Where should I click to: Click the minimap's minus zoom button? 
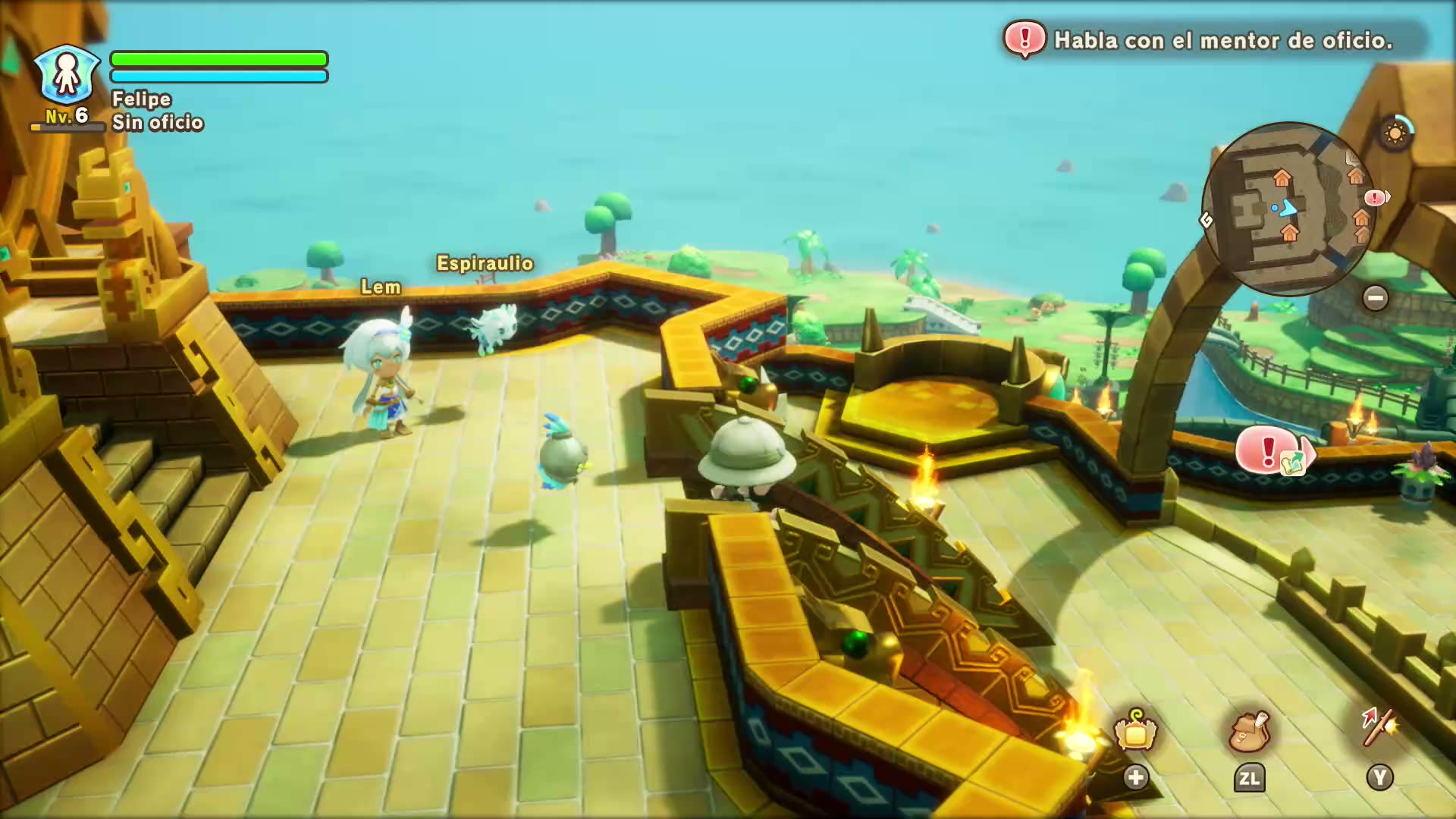click(x=1375, y=297)
